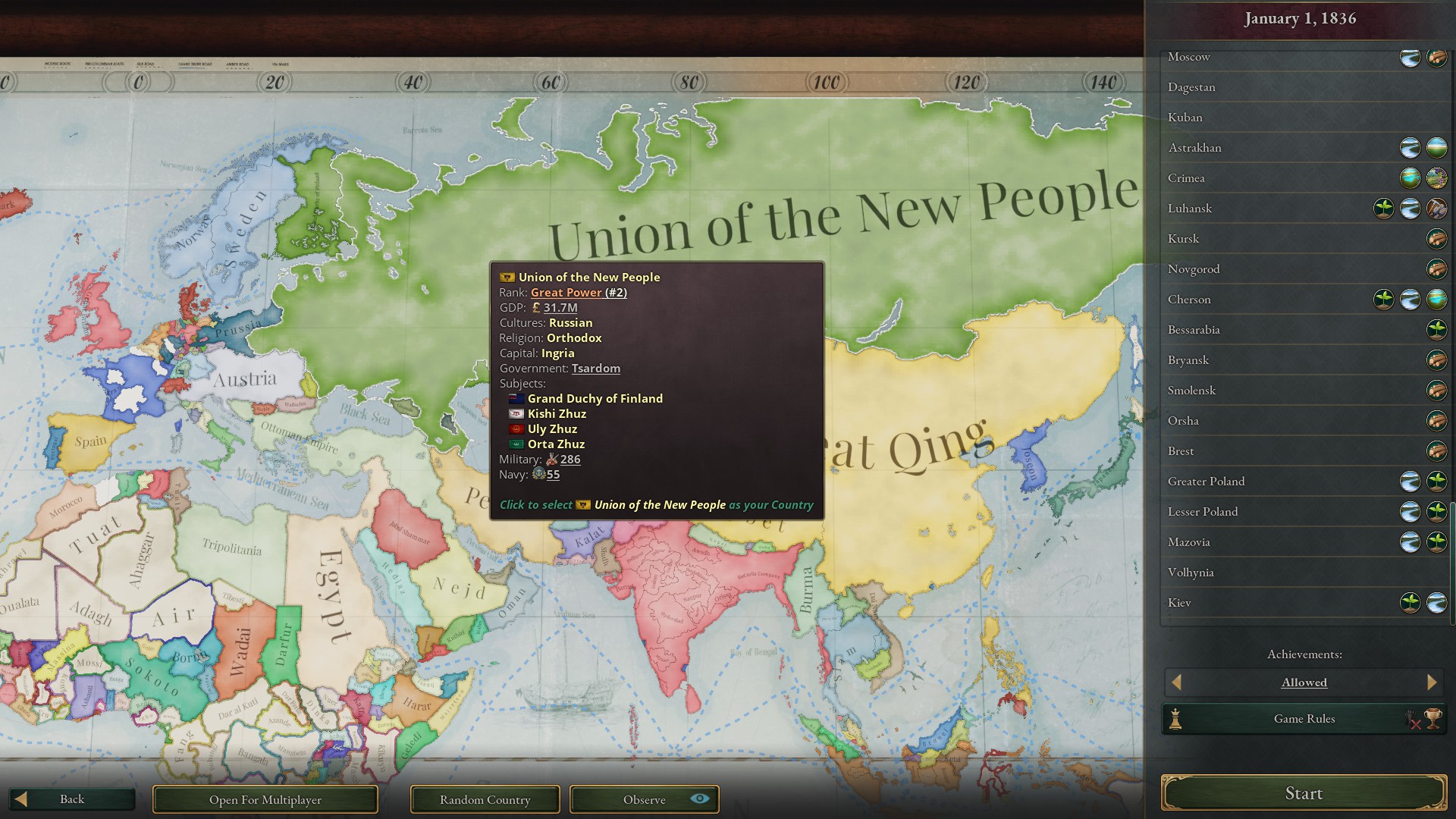The height and width of the screenshot is (819, 1456).
Task: Click the river icon next to Moscow
Action: click(1410, 57)
